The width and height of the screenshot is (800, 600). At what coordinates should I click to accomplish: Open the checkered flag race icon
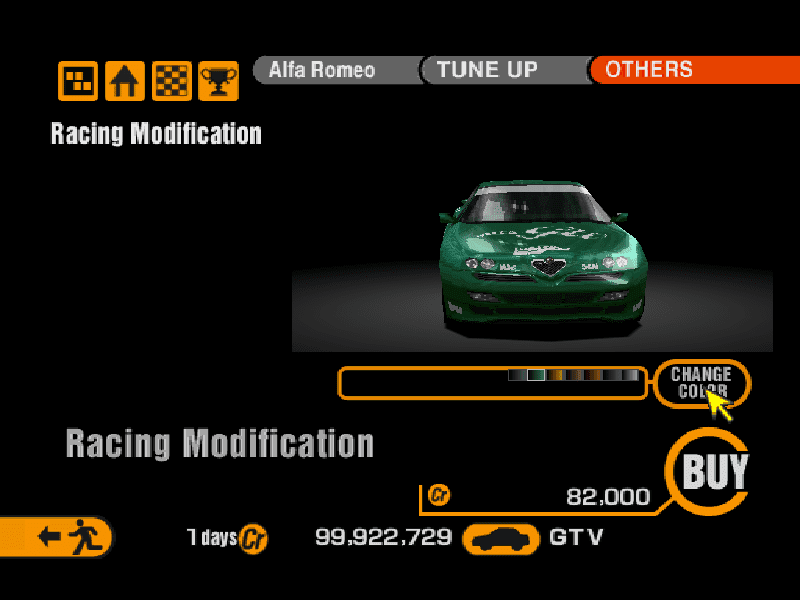[x=172, y=80]
